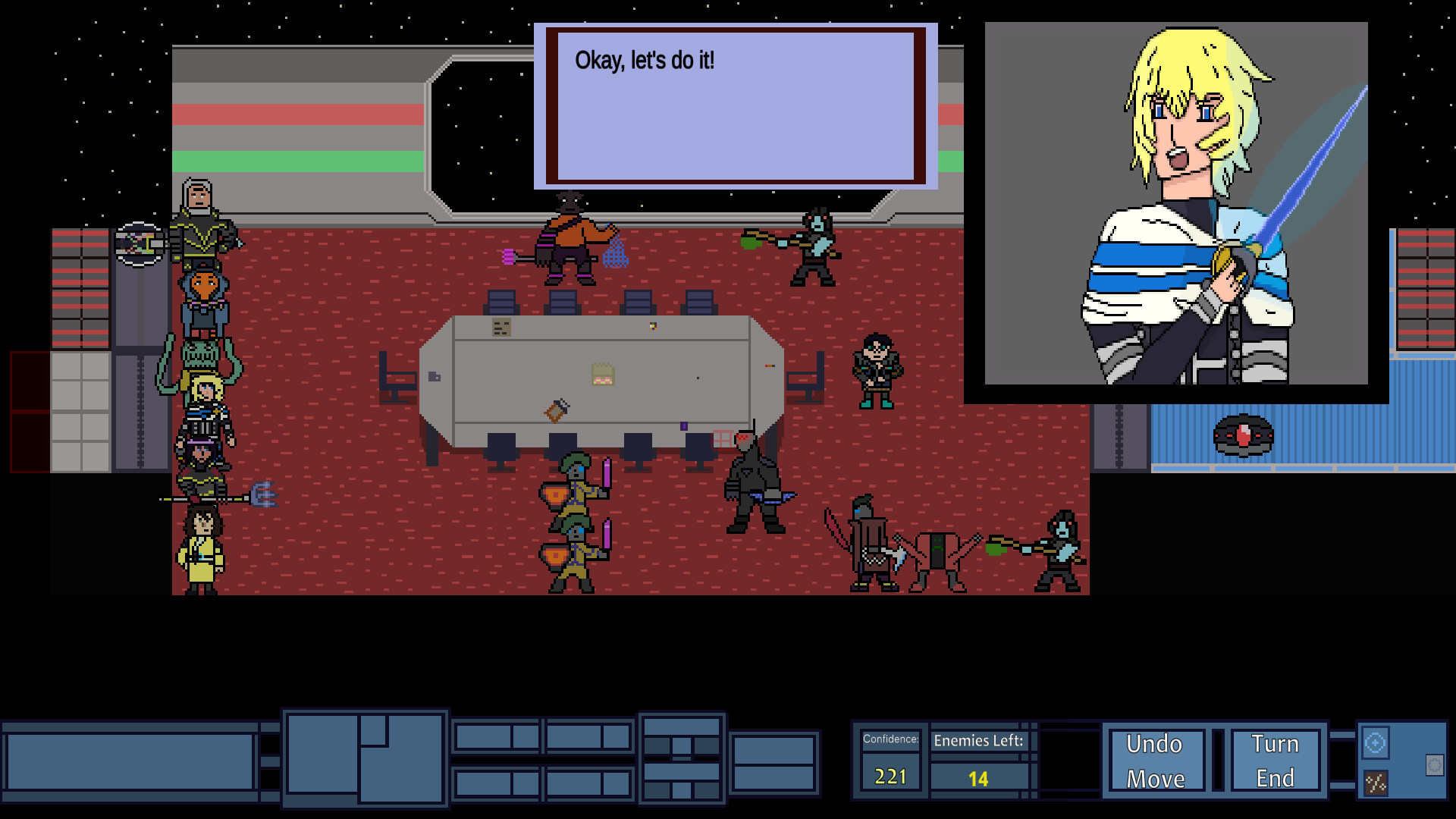1456x819 pixels.
Task: Open the Confidence counter showing 221
Action: coord(890,760)
